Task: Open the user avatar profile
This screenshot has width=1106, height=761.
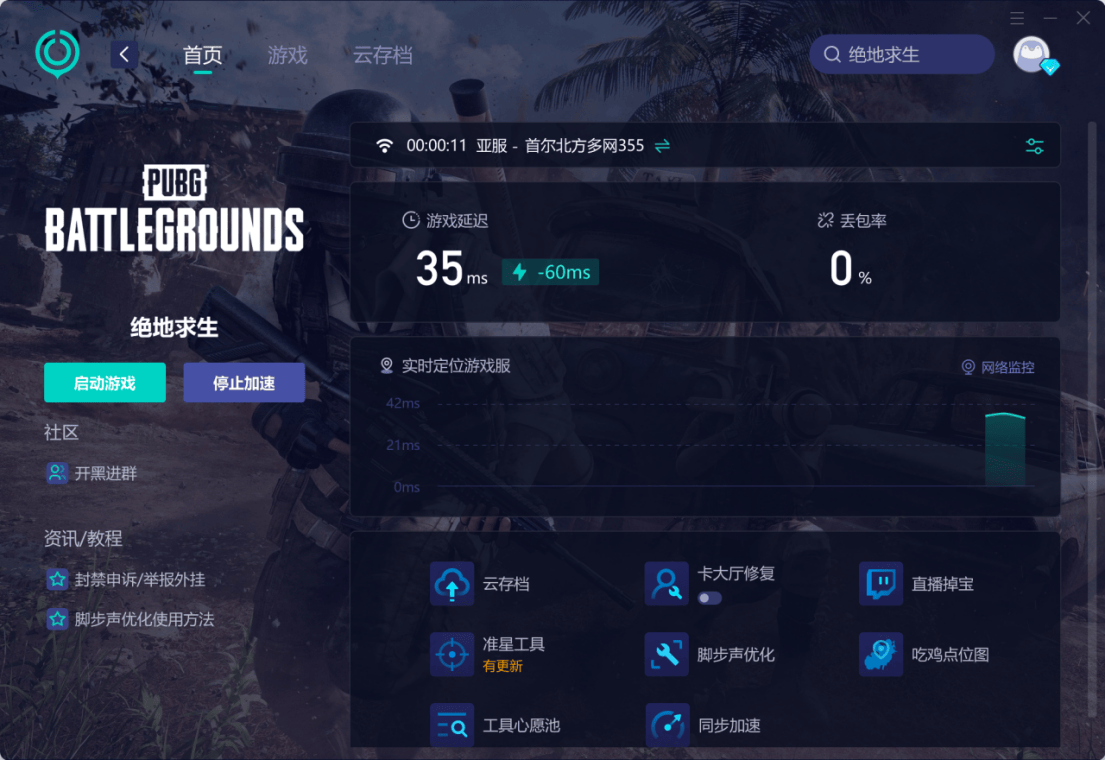Action: [x=1032, y=55]
